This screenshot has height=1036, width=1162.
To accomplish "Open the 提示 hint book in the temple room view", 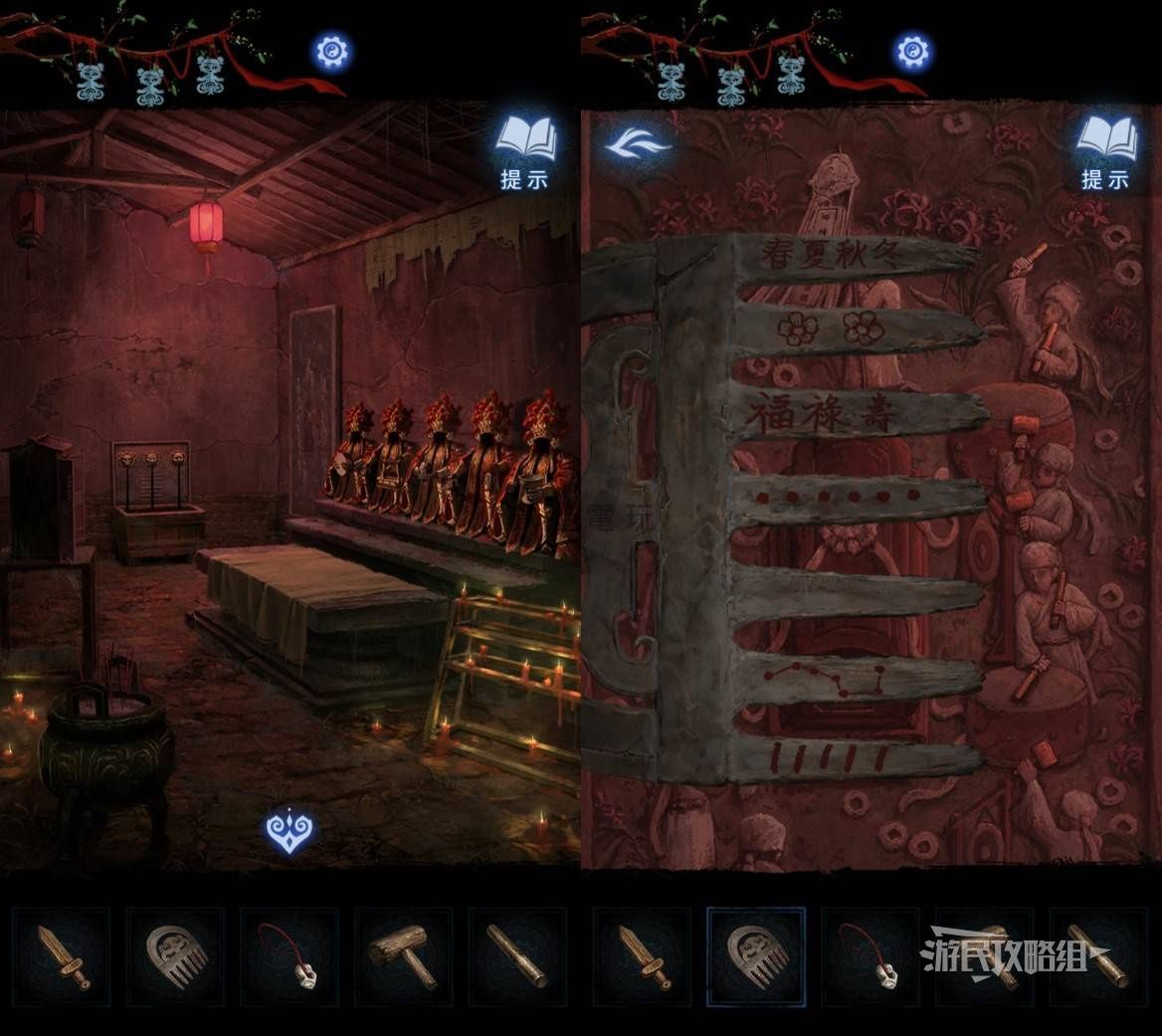I will (526, 152).
